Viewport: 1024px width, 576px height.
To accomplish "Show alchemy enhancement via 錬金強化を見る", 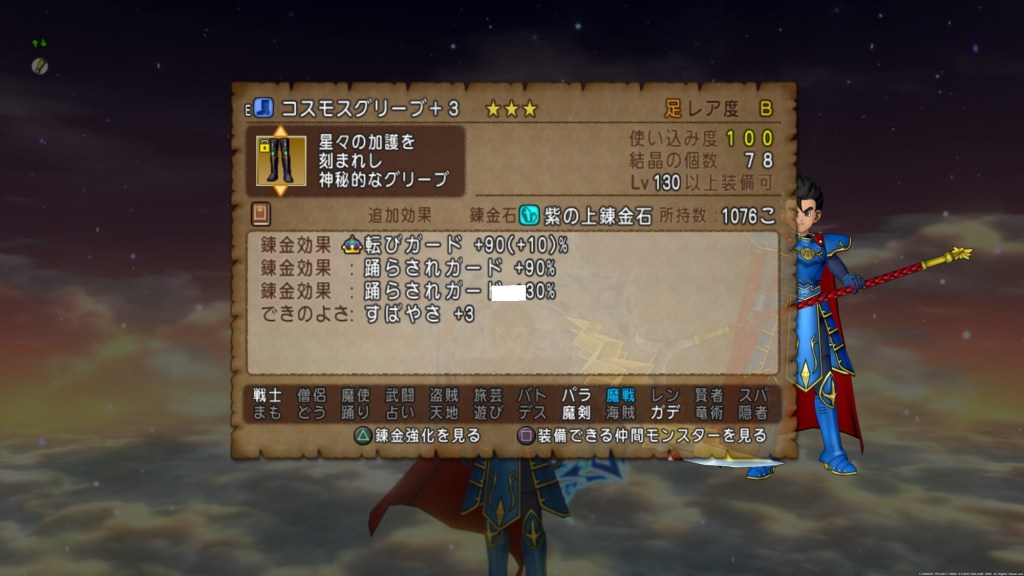I will click(x=418, y=436).
